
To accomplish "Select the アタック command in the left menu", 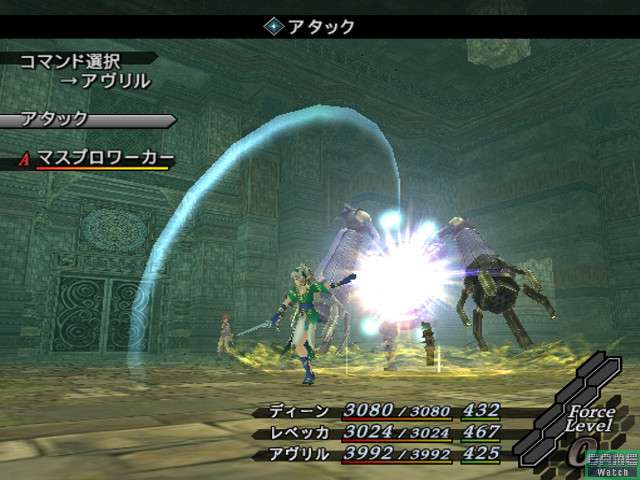I will [x=58, y=119].
